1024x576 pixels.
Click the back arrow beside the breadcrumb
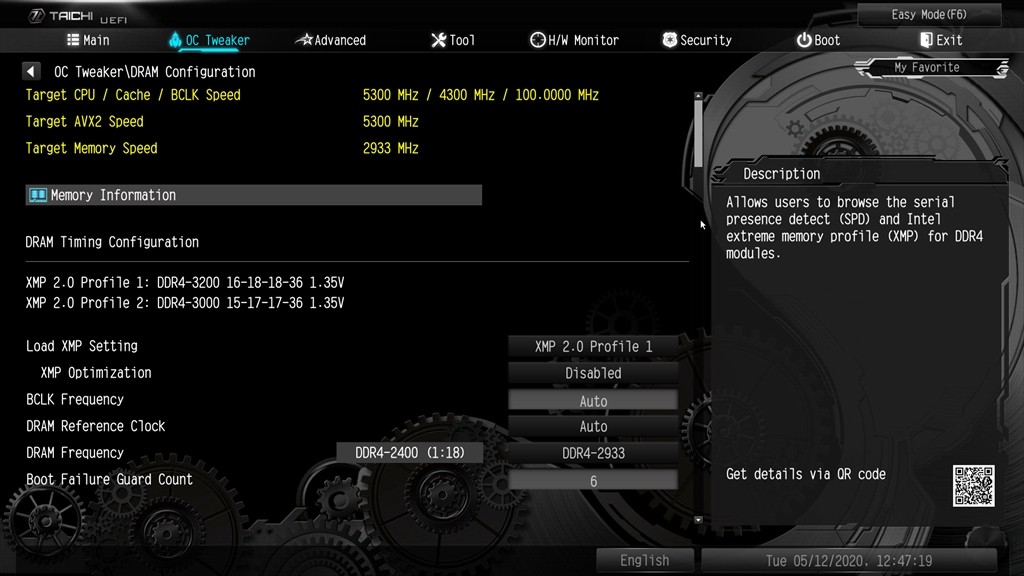(x=31, y=72)
